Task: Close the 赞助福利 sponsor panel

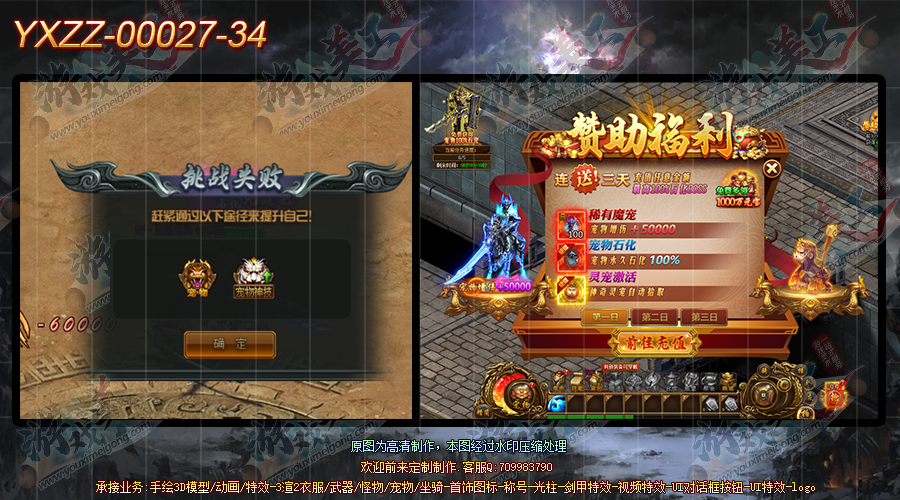Action: point(772,168)
